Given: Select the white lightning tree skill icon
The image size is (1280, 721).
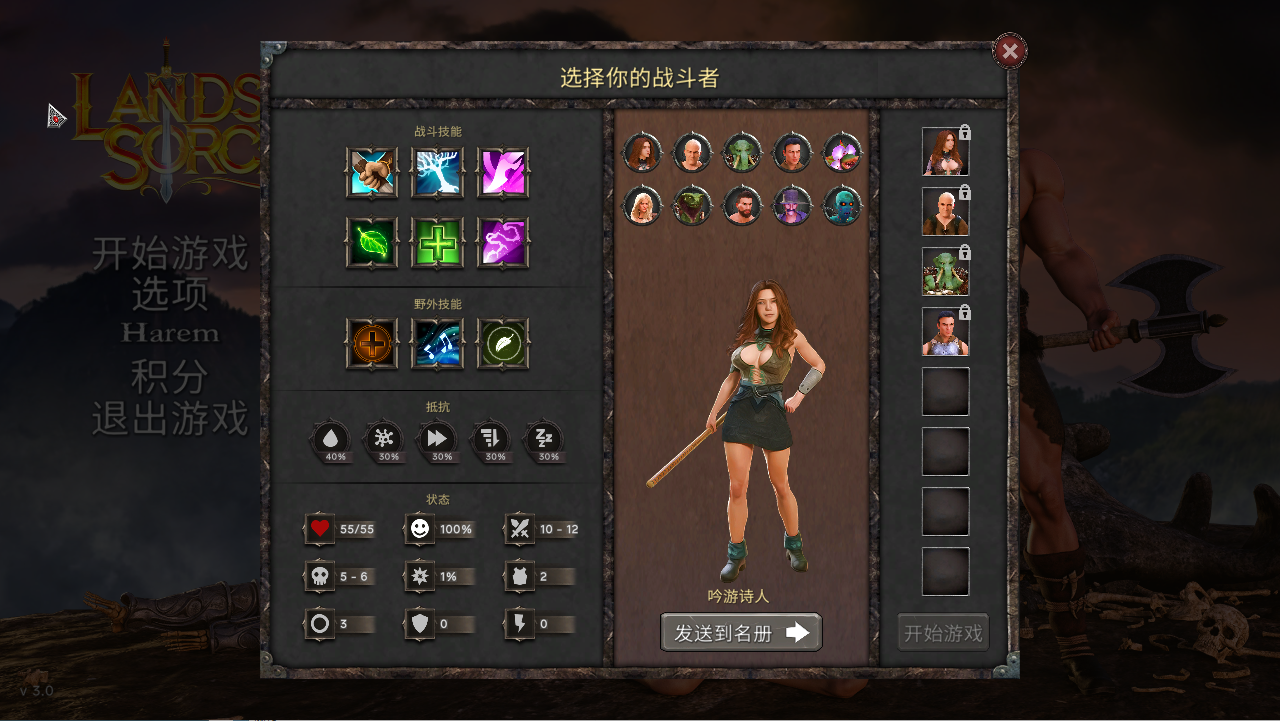Looking at the screenshot, I should [x=437, y=173].
